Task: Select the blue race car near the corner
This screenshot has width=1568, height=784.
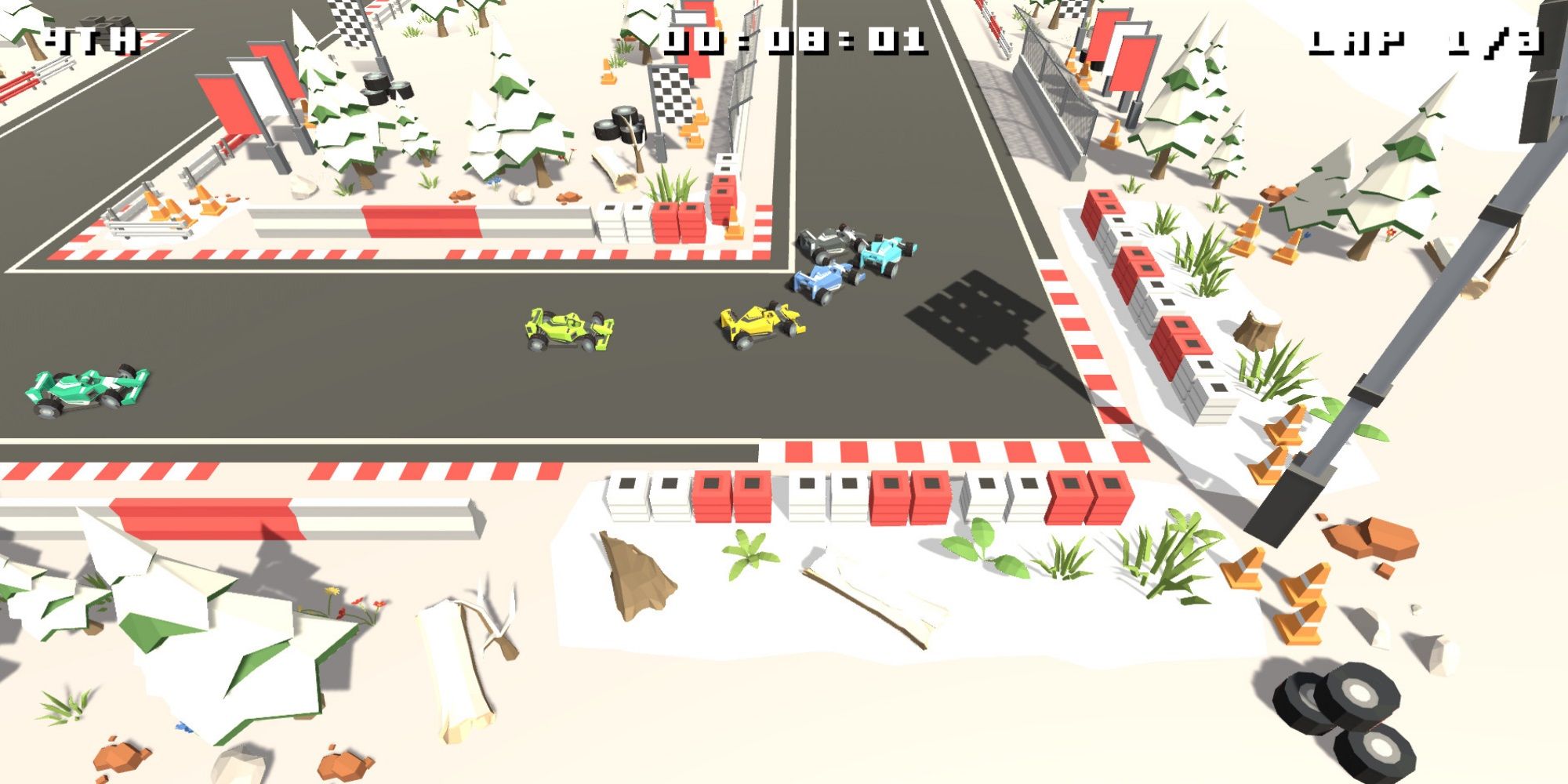Action: click(823, 282)
